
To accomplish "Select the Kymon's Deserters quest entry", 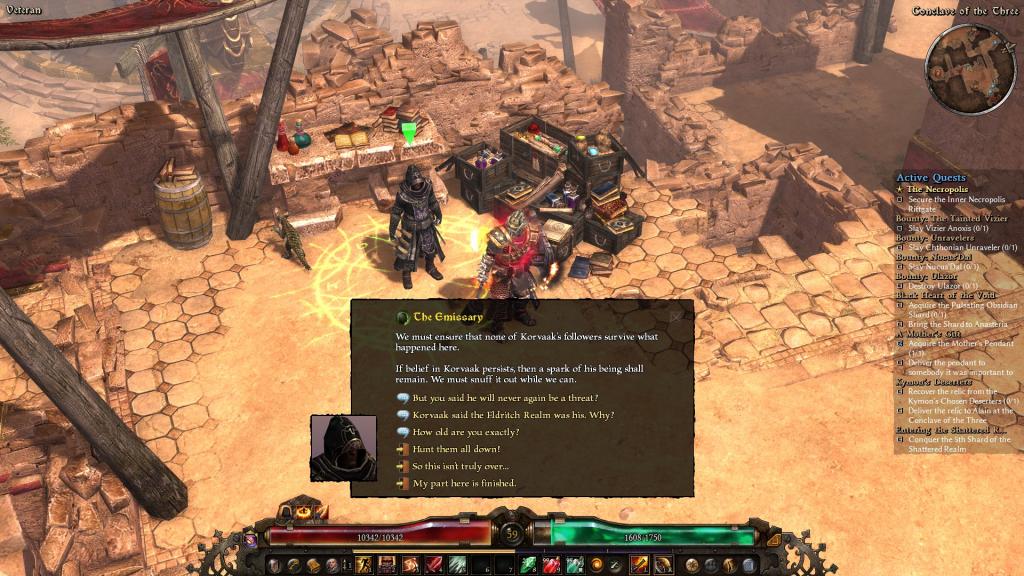I will pos(936,382).
